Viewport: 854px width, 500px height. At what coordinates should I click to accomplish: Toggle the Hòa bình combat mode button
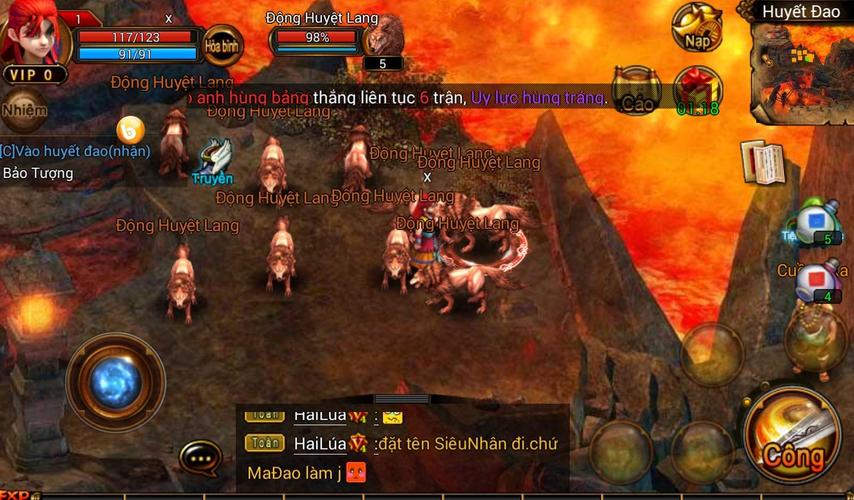pyautogui.click(x=223, y=45)
